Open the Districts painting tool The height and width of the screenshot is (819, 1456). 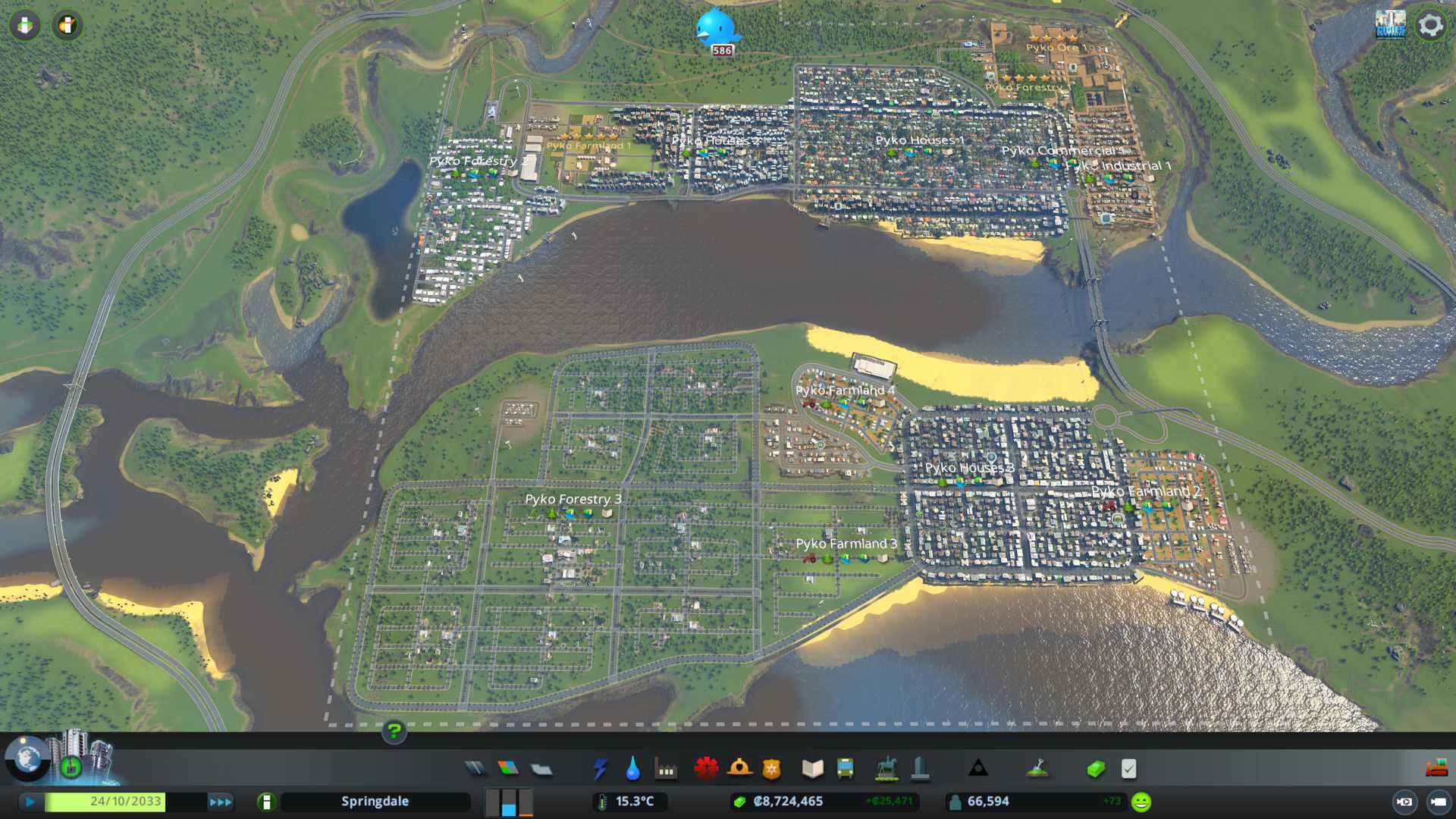(x=541, y=769)
